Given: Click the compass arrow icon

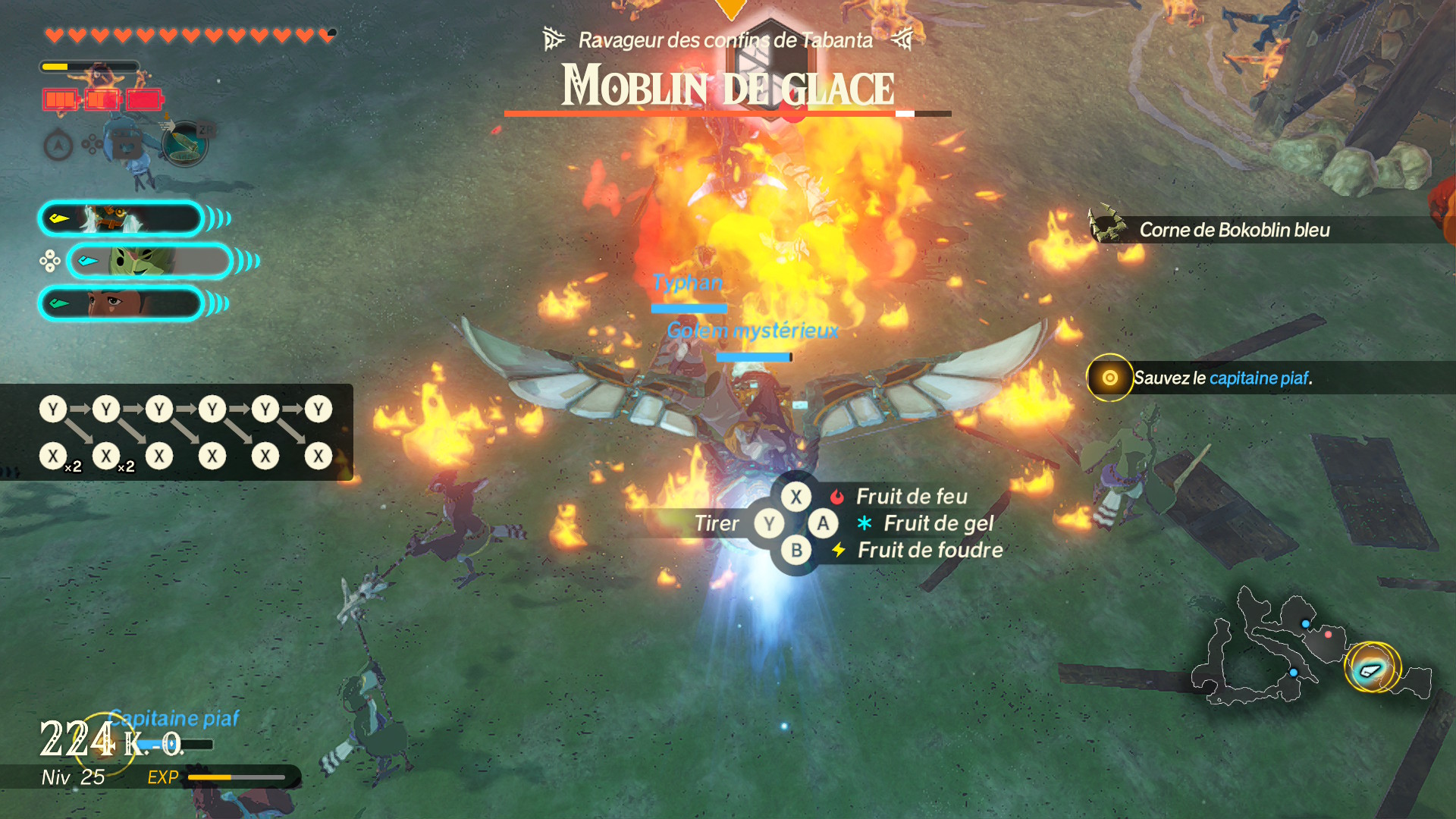Looking at the screenshot, I should pos(58,146).
